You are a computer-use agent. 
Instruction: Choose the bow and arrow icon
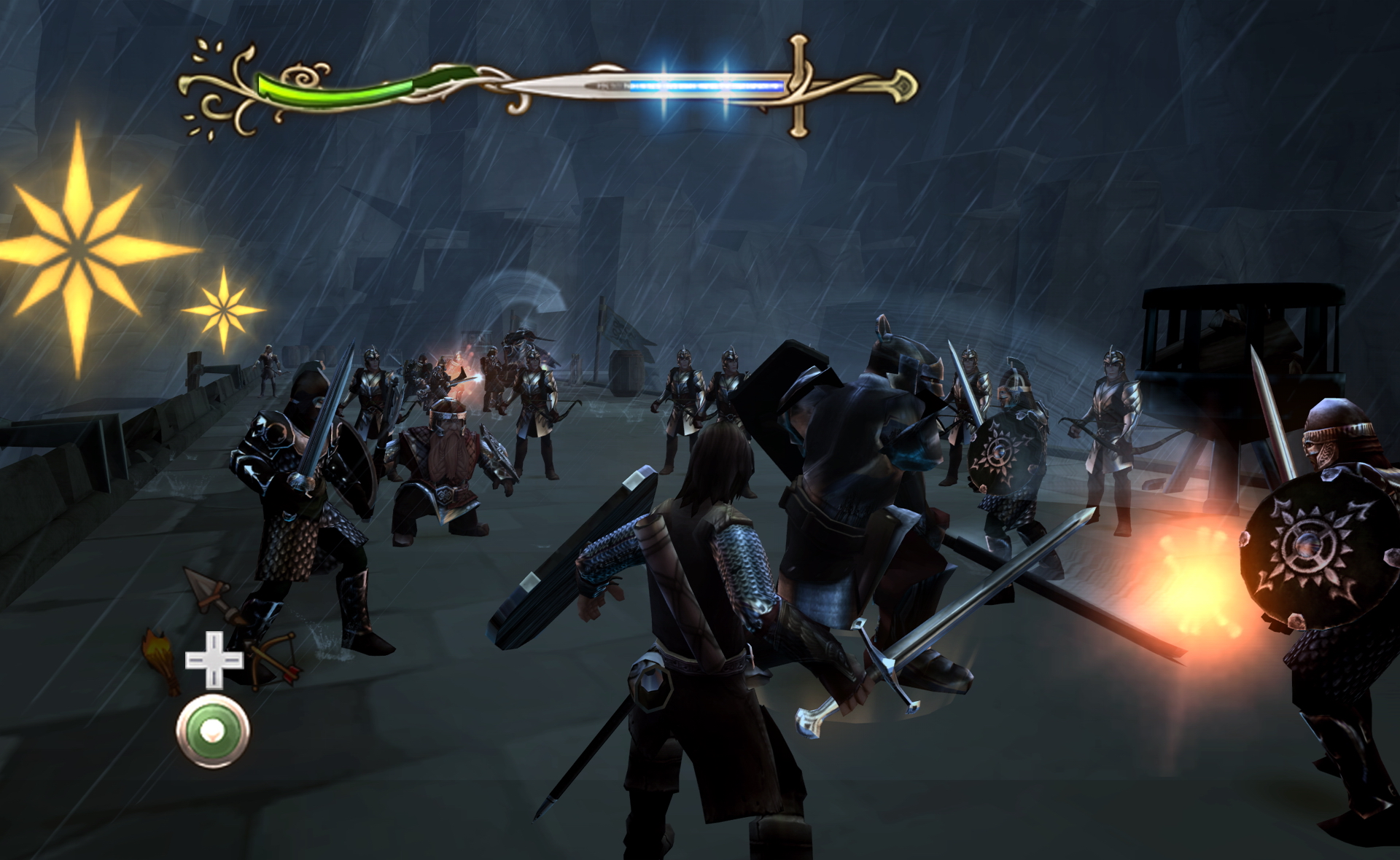click(273, 658)
